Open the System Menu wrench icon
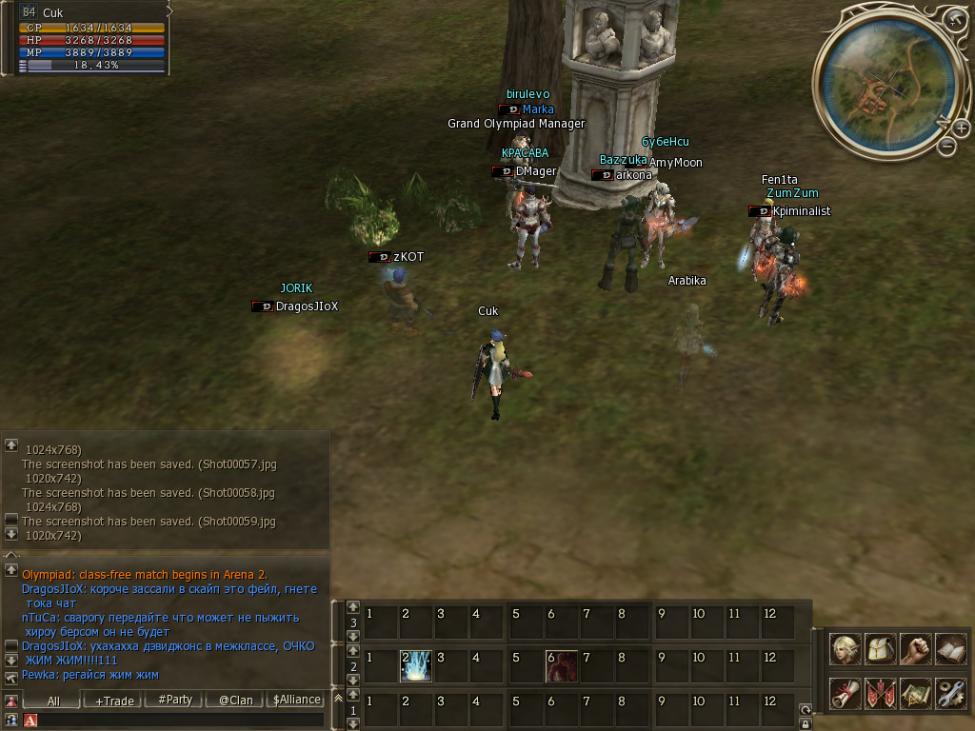 950,692
